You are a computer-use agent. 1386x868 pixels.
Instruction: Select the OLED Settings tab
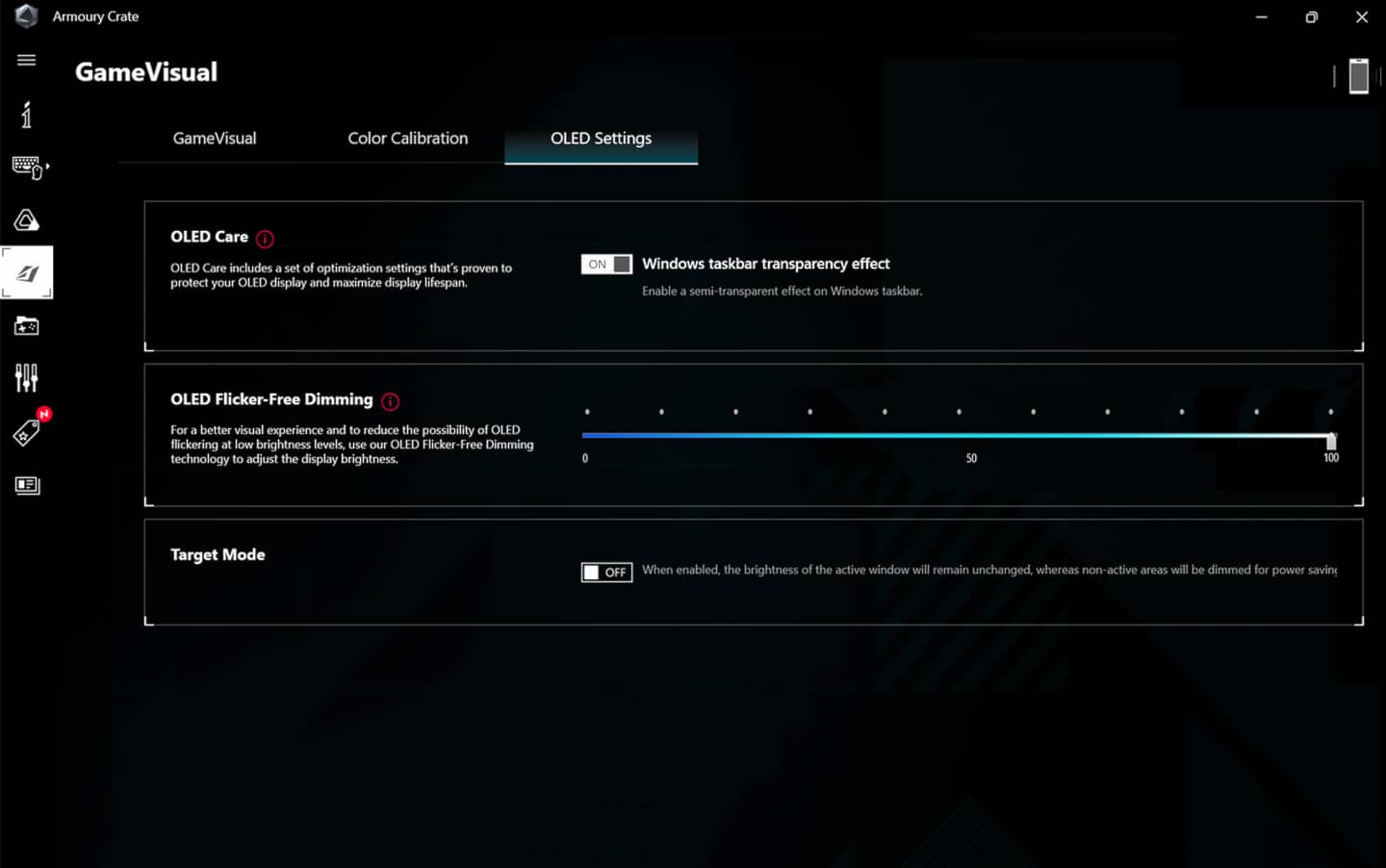click(x=601, y=138)
